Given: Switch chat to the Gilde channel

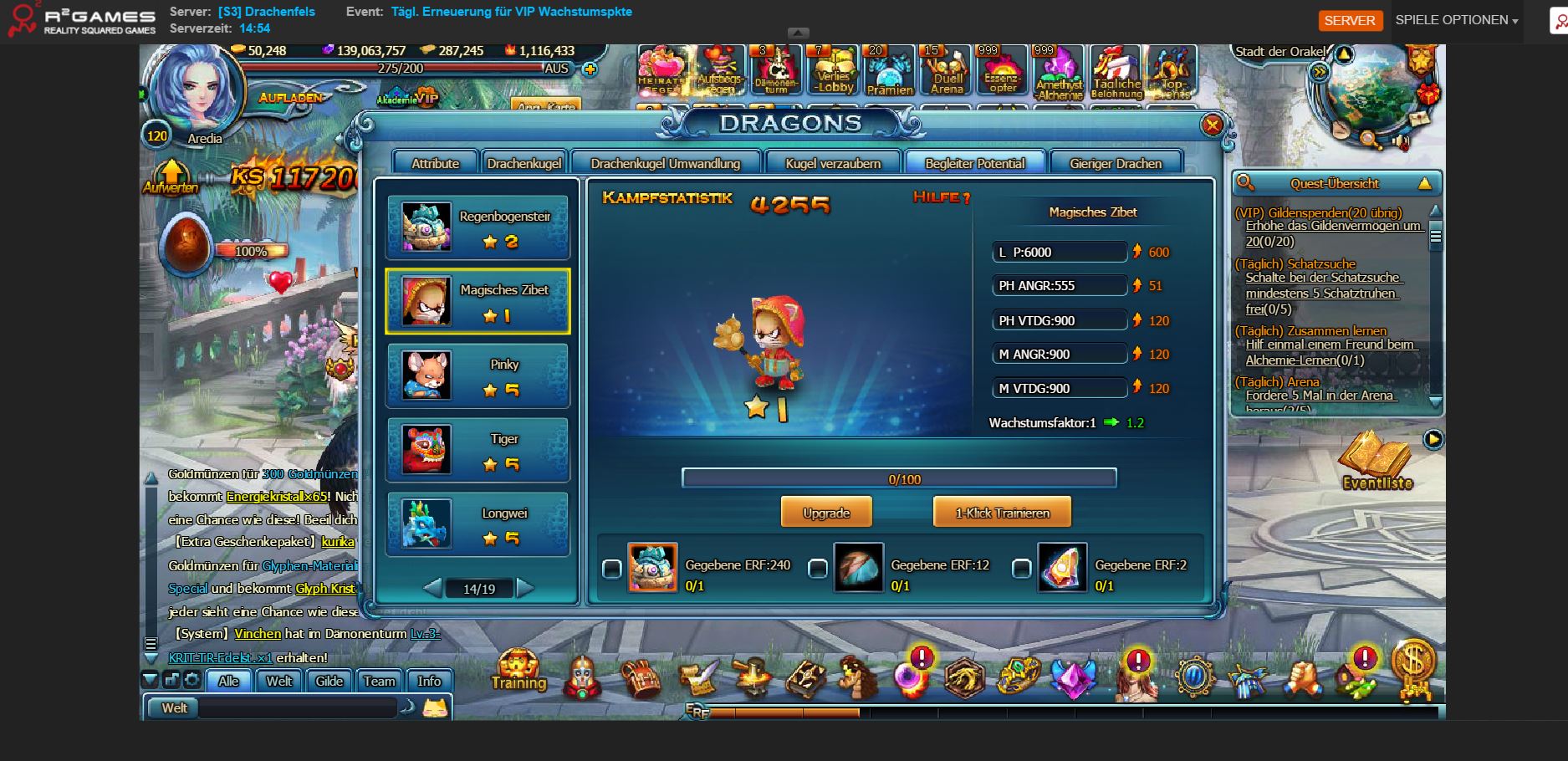Looking at the screenshot, I should pyautogui.click(x=329, y=681).
